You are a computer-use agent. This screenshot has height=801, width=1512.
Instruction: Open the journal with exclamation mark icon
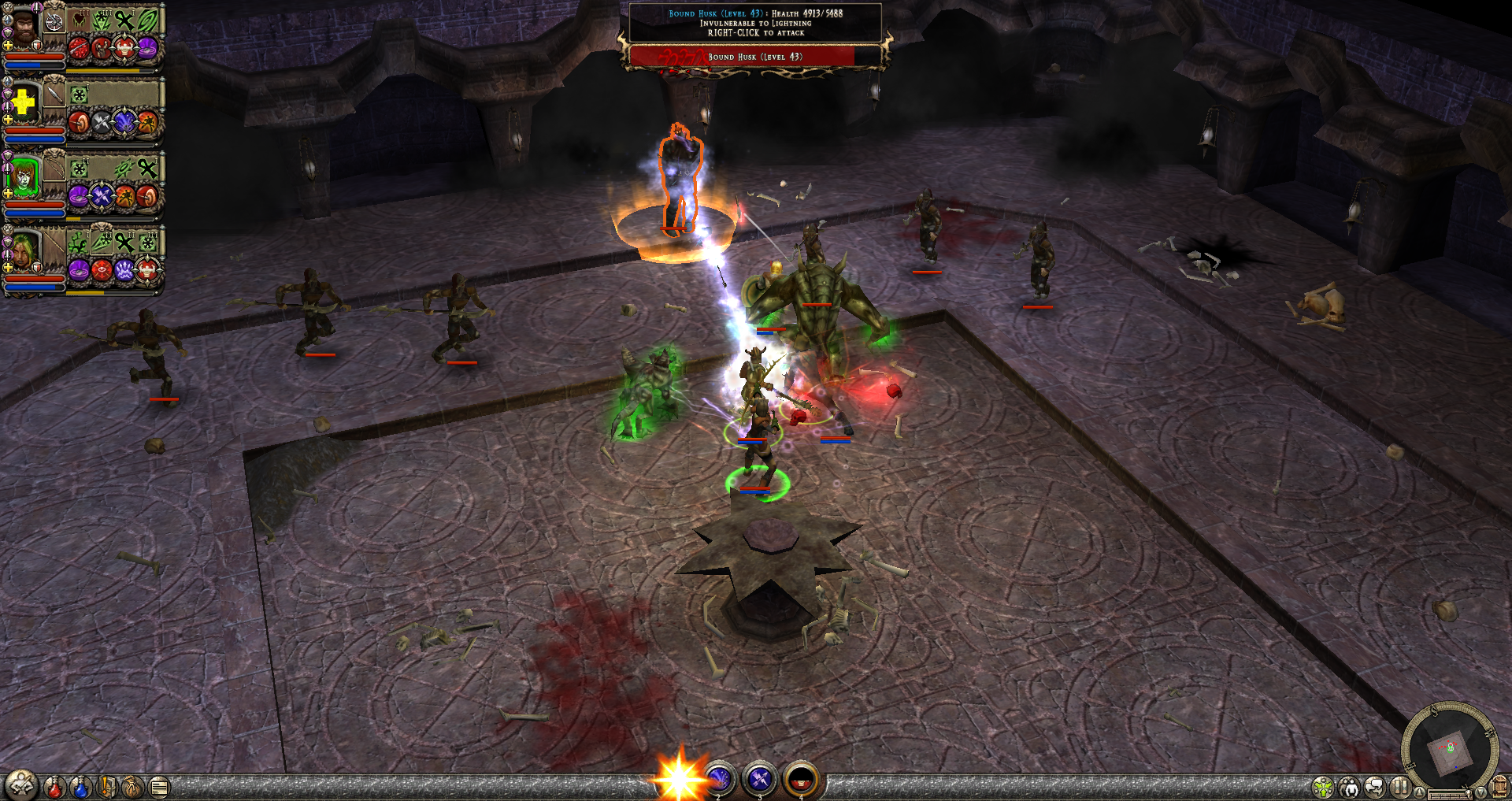click(107, 786)
